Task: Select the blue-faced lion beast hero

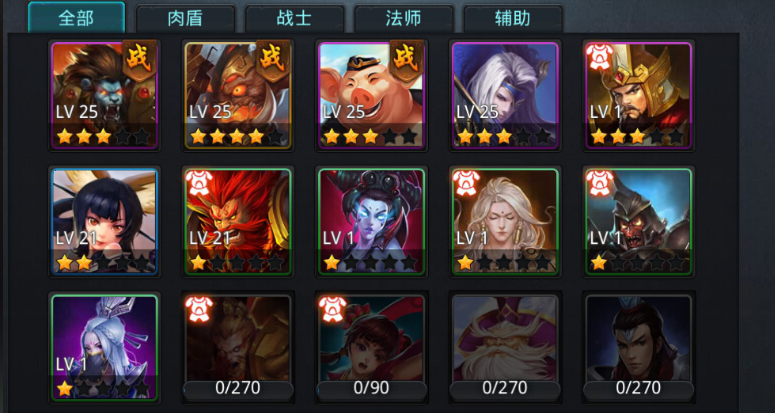Action: coord(104,93)
